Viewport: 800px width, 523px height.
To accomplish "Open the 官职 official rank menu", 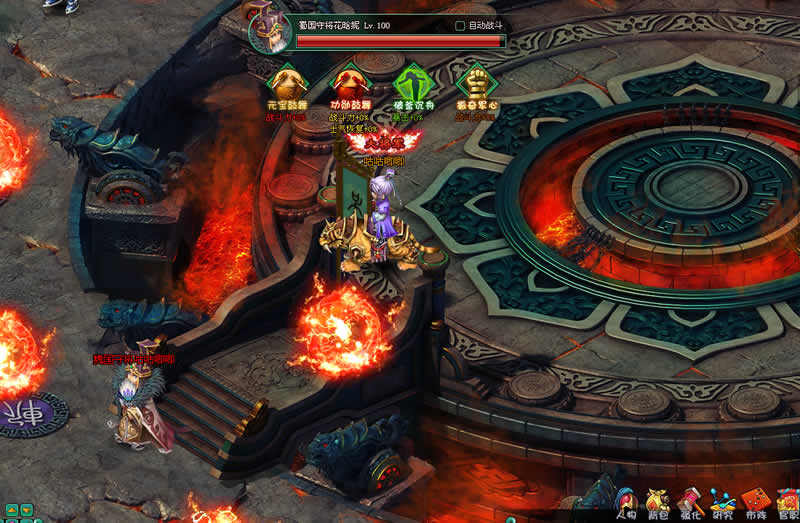I will pyautogui.click(x=788, y=503).
